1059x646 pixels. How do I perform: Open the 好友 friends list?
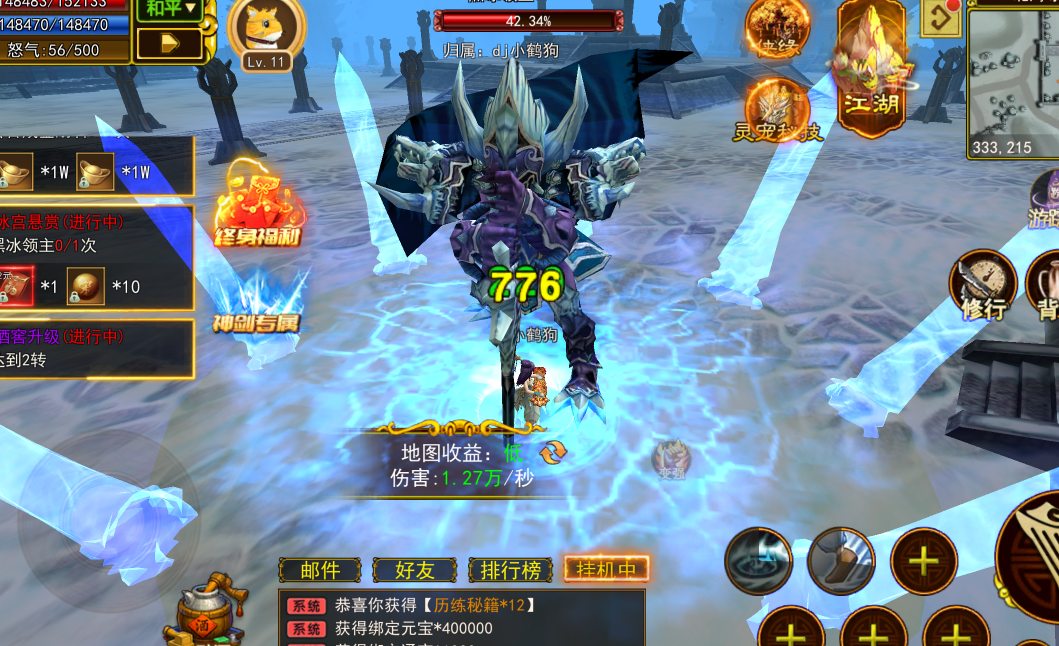414,570
